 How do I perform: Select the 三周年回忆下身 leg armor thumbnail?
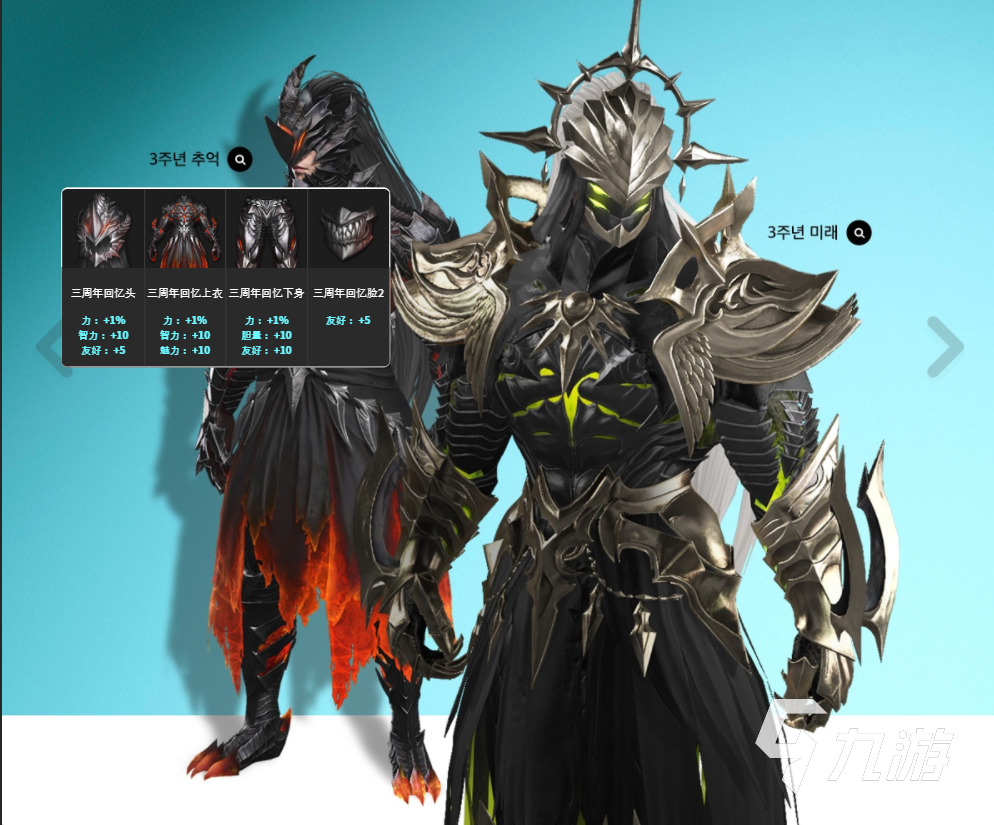point(267,230)
